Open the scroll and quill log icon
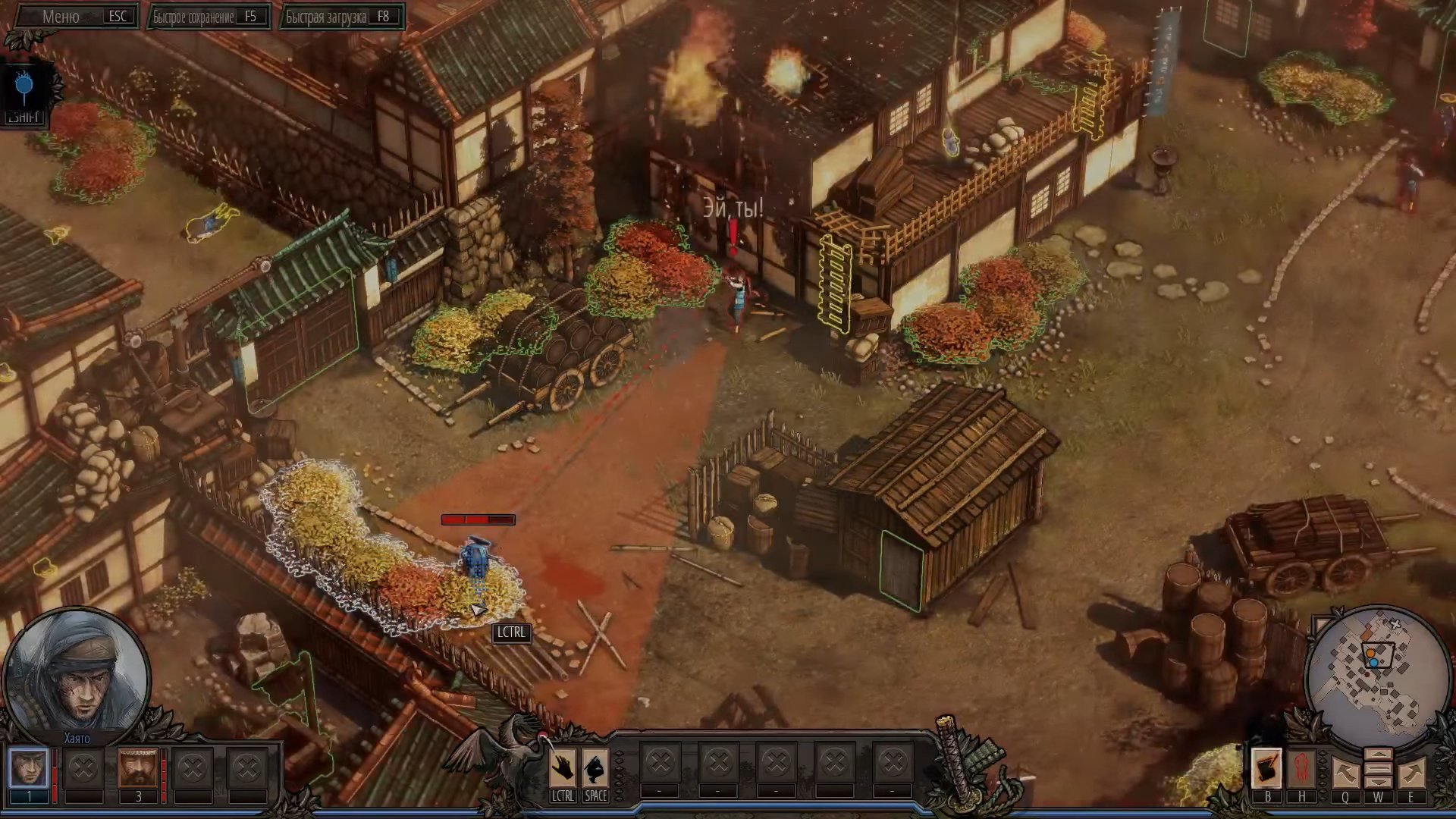 (1266, 768)
